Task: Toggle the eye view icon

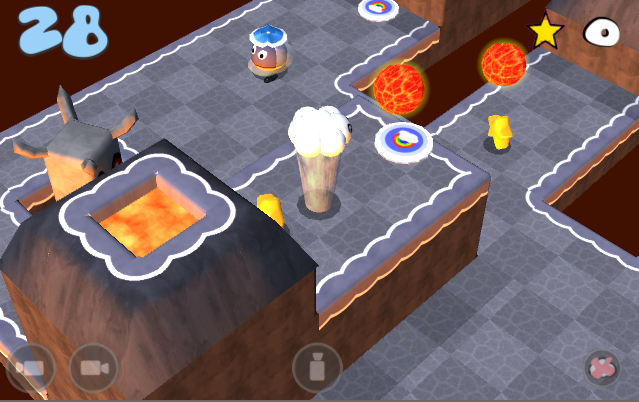Action: (x=603, y=32)
